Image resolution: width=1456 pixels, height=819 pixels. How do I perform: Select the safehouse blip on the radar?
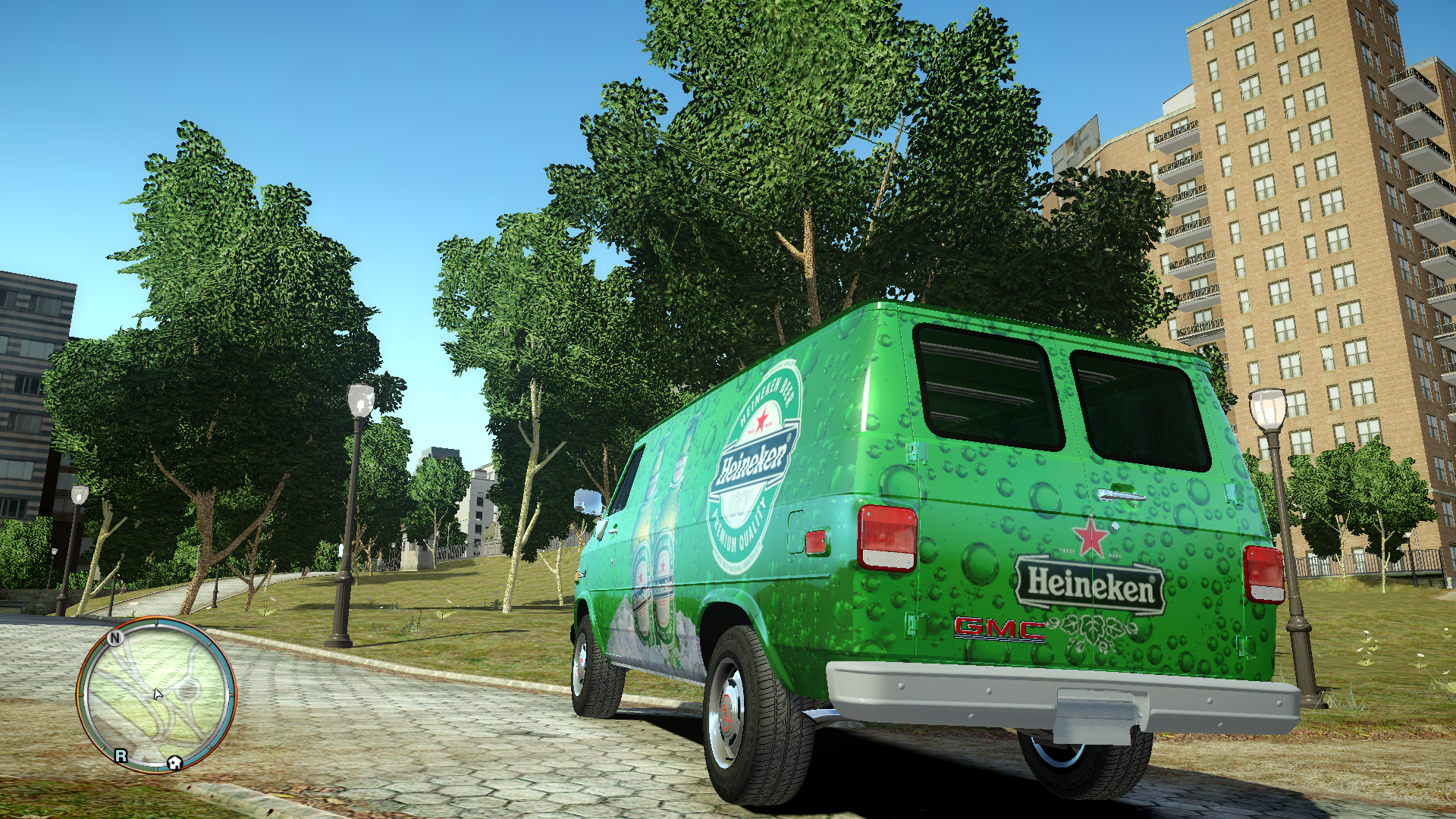click(x=174, y=763)
